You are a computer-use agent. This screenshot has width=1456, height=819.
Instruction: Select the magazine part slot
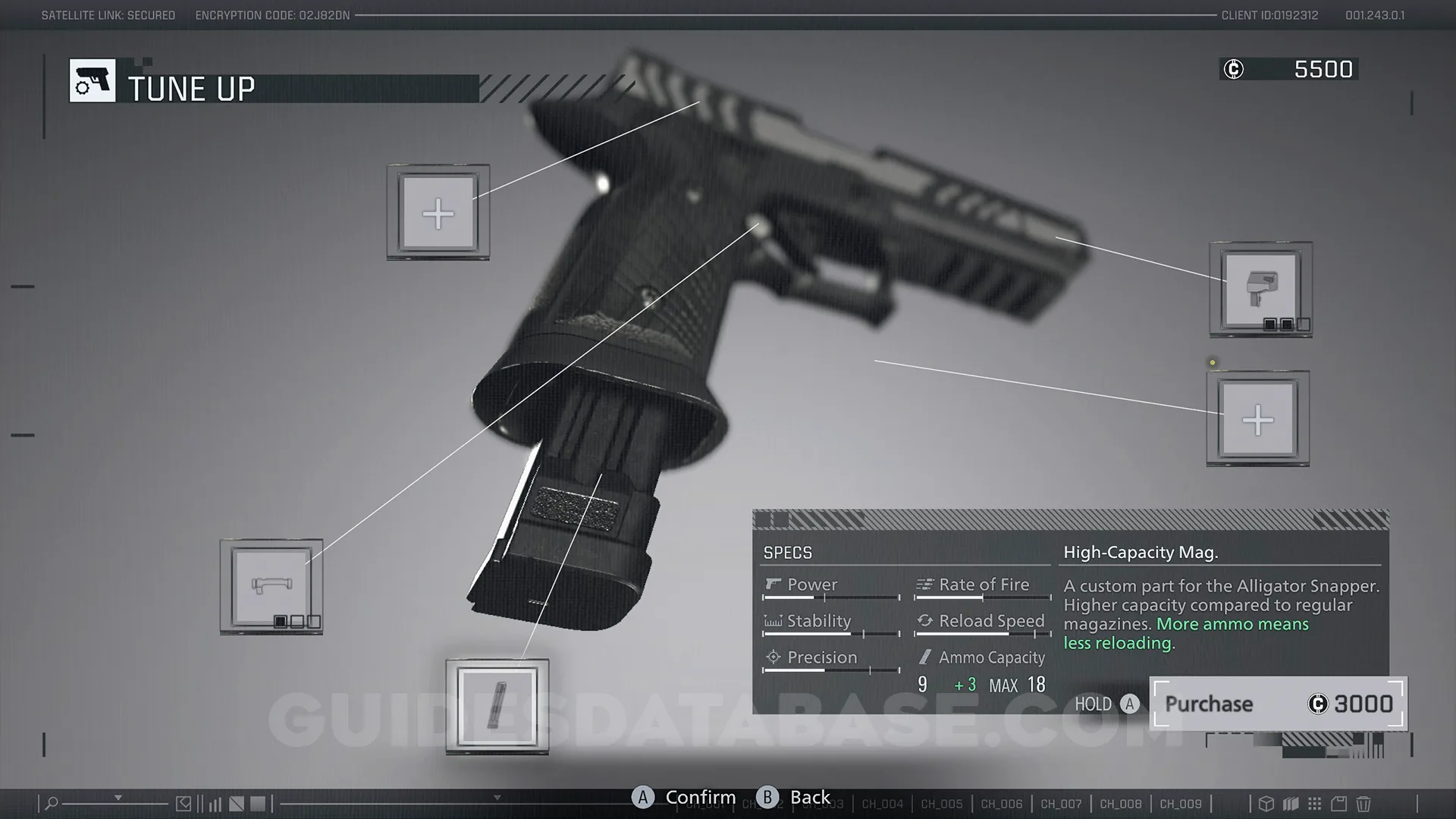497,706
